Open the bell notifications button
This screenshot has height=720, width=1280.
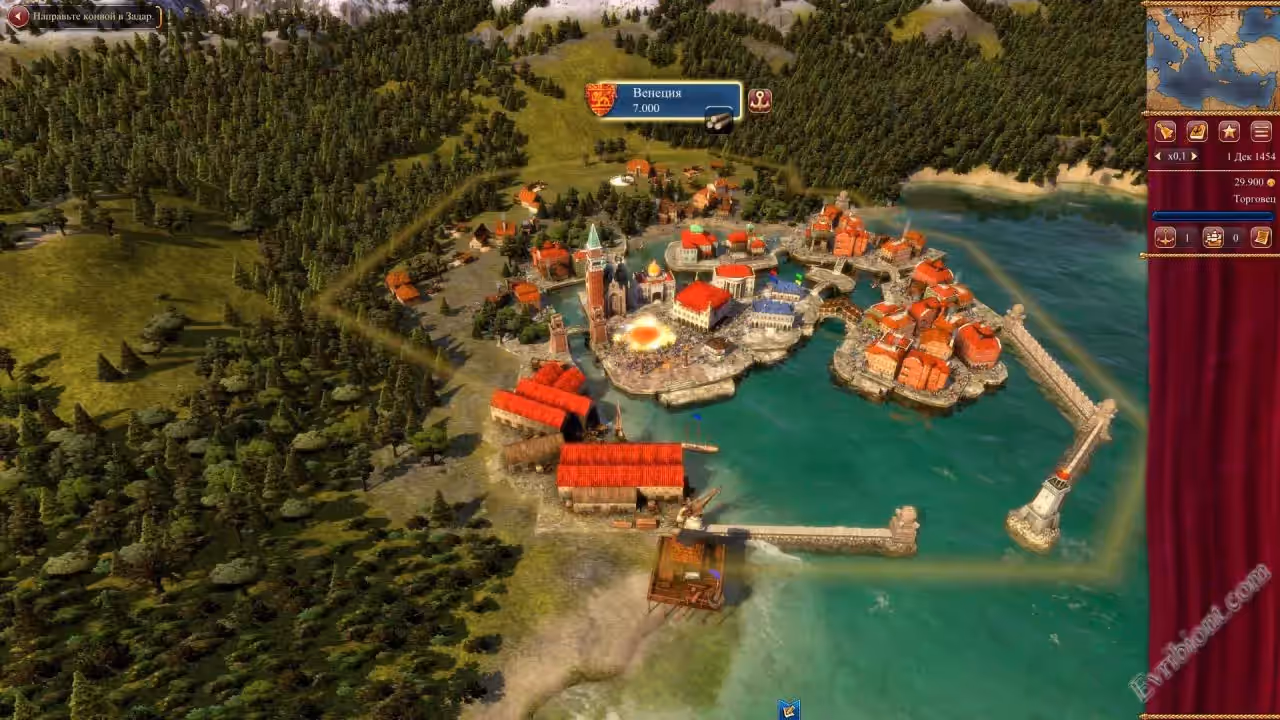pos(1165,132)
